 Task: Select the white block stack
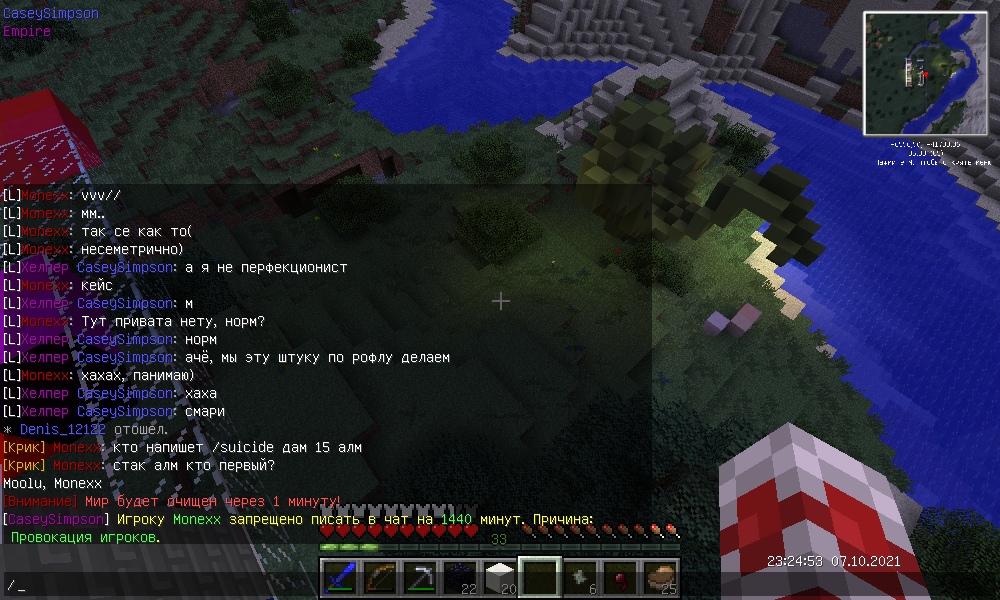pos(500,578)
